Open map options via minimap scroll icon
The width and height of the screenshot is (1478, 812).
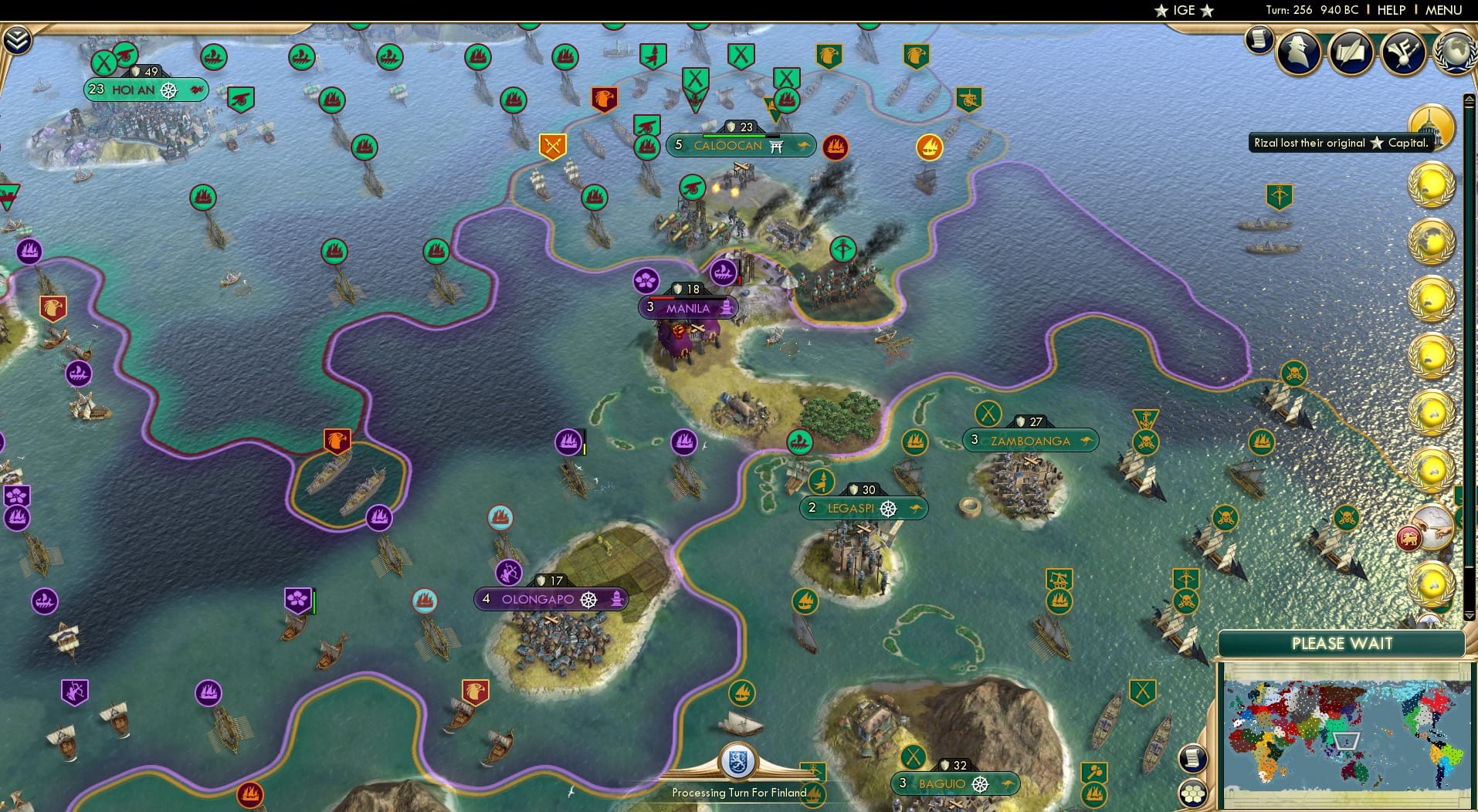[1192, 757]
